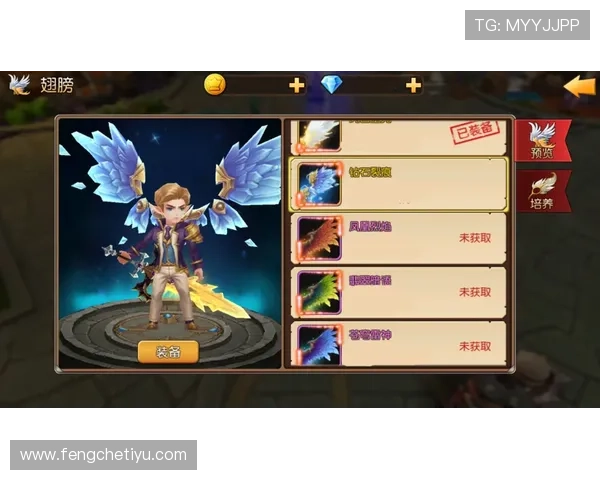Choose the 凤凰烈焰 red wings row
Screen dimensions: 600x480
coord(398,238)
